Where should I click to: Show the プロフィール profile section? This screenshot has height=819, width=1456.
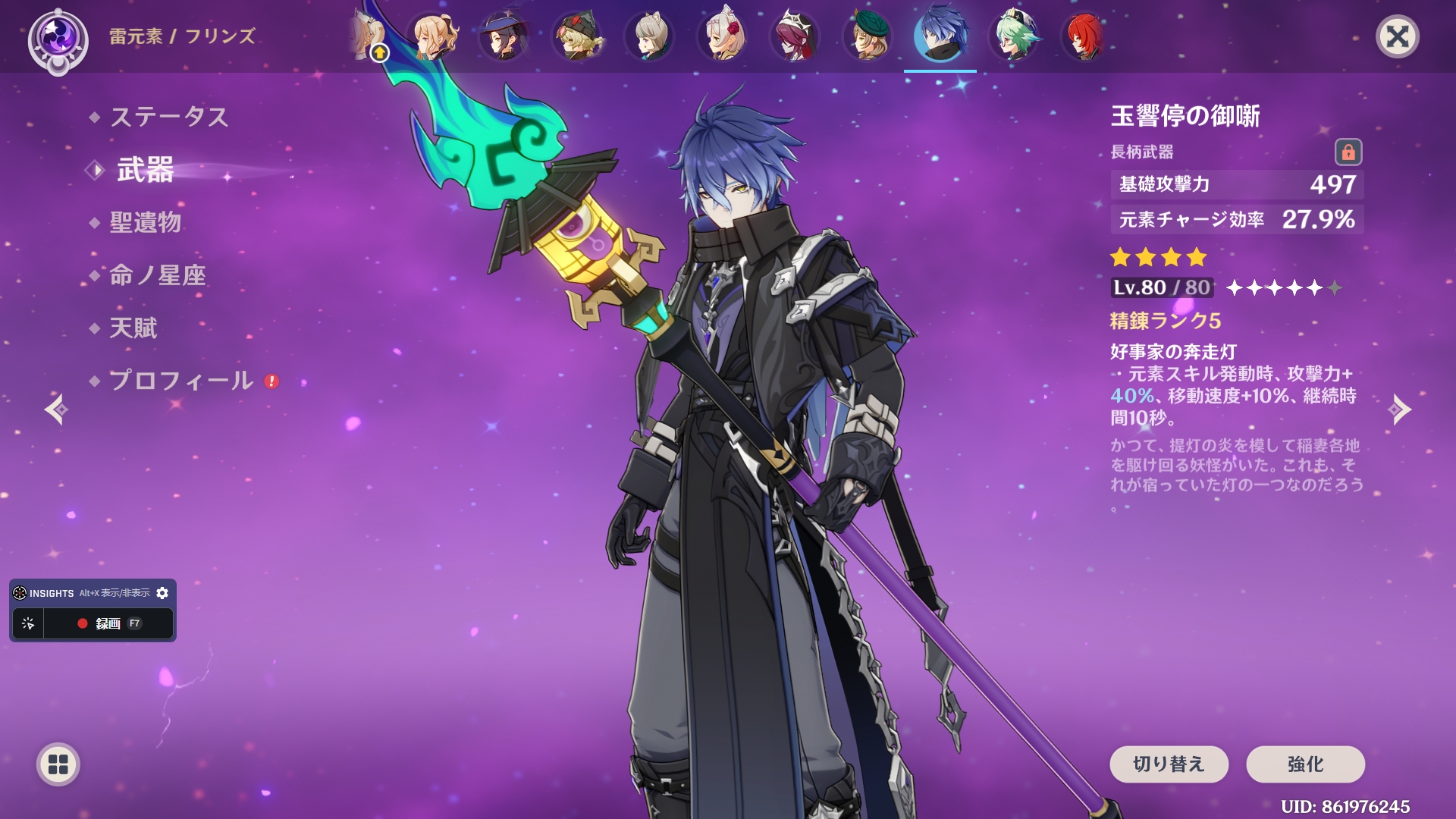[x=181, y=381]
